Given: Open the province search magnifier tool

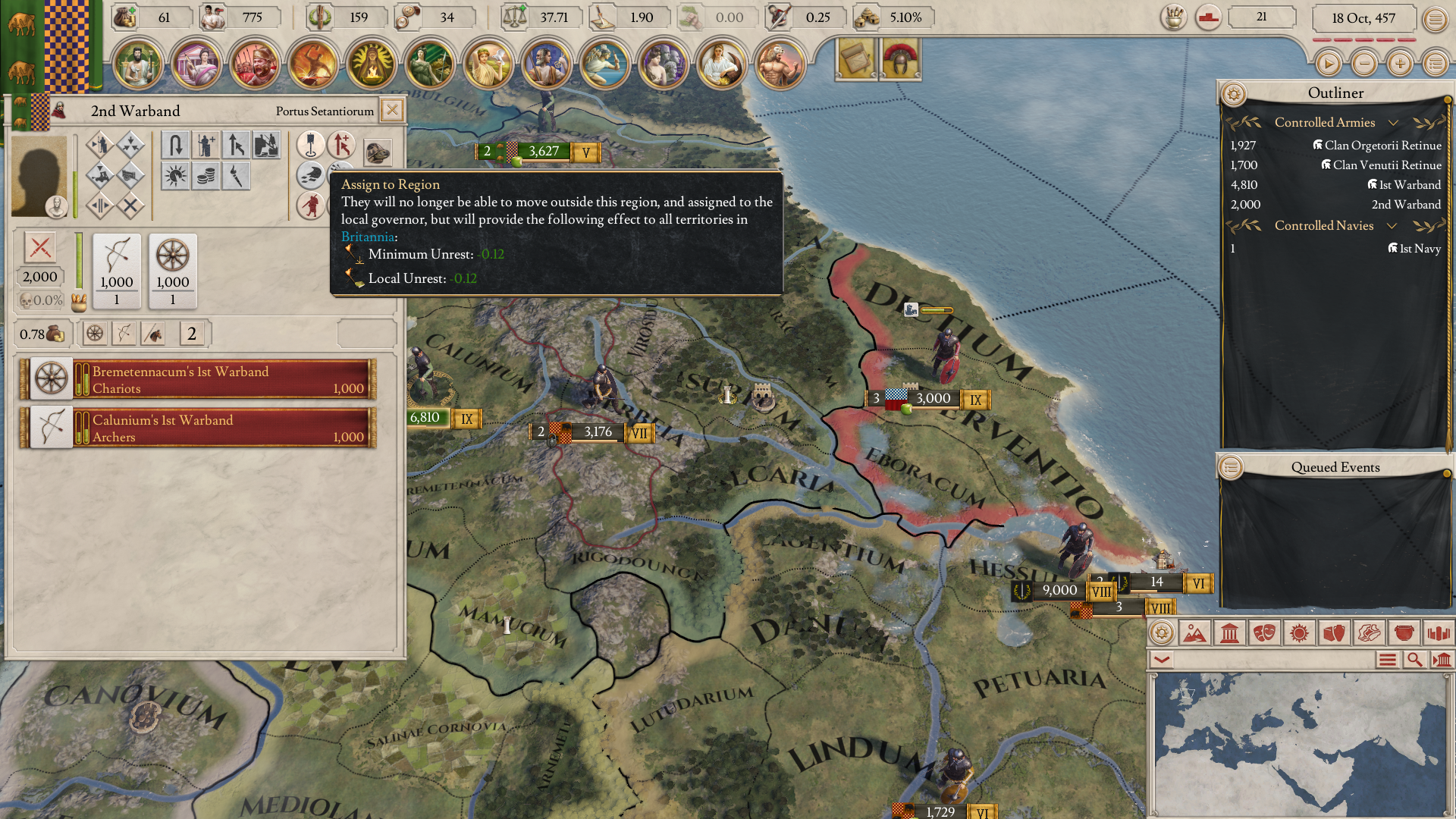Looking at the screenshot, I should [1413, 659].
